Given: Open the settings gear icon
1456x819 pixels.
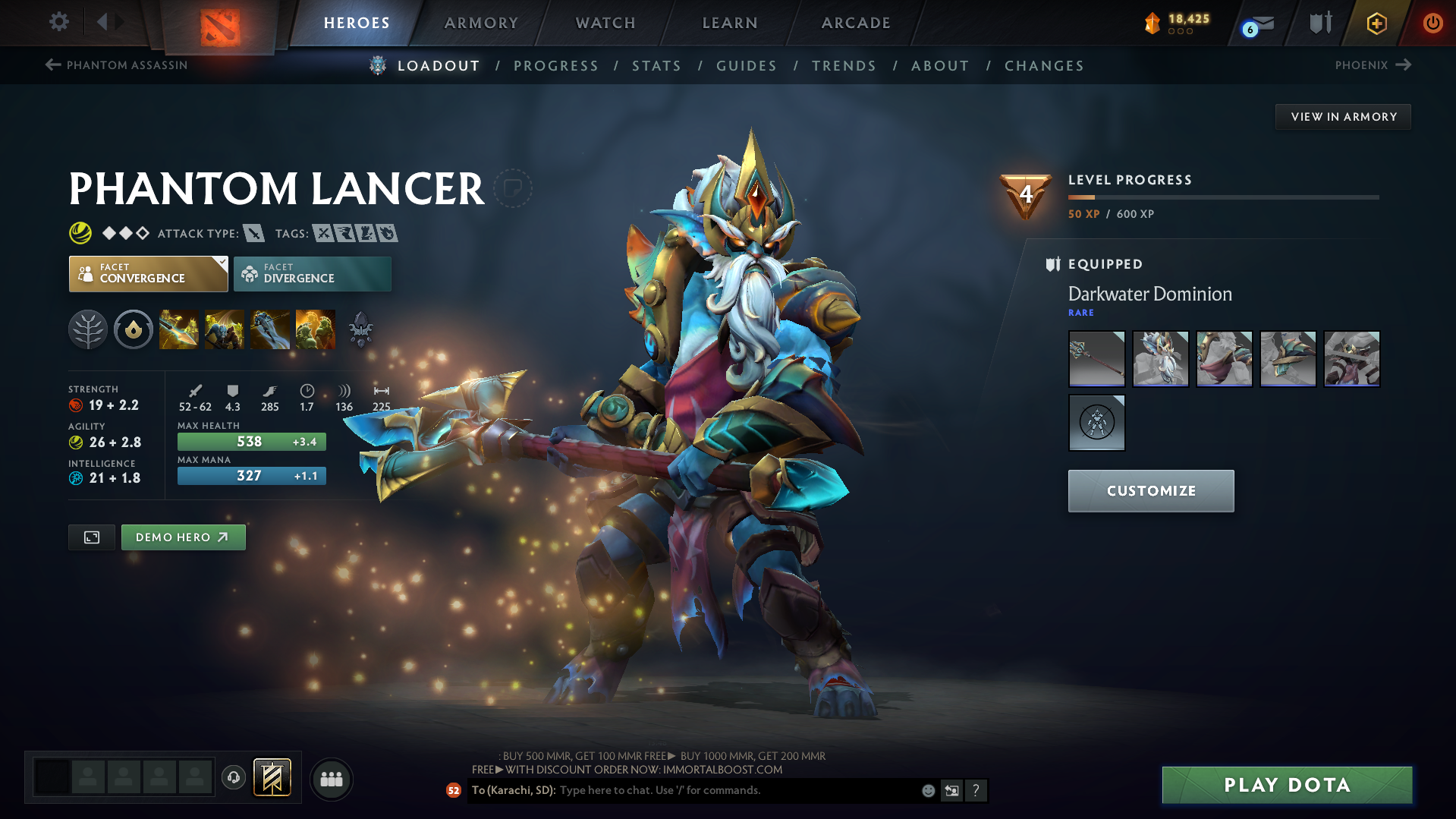Looking at the screenshot, I should click(58, 22).
